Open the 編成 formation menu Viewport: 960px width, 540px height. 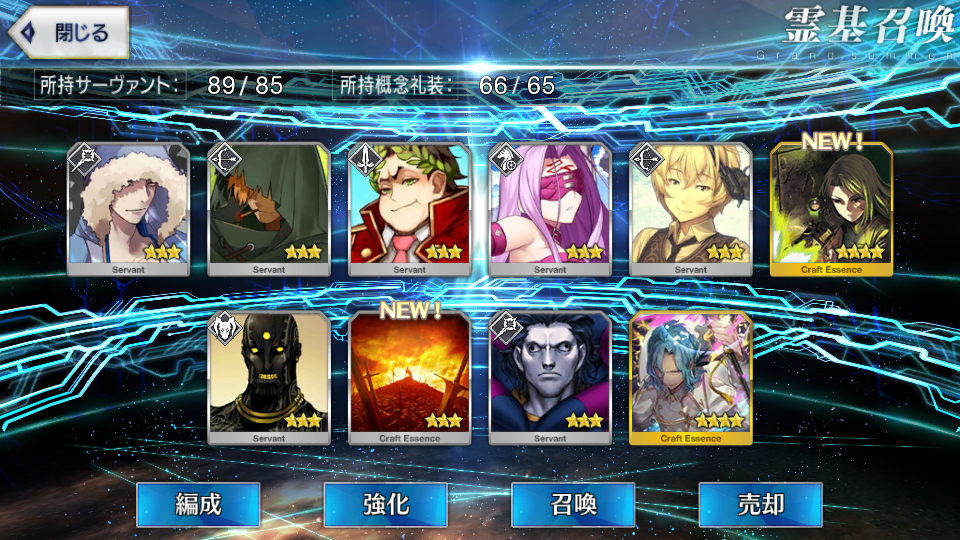click(x=198, y=505)
